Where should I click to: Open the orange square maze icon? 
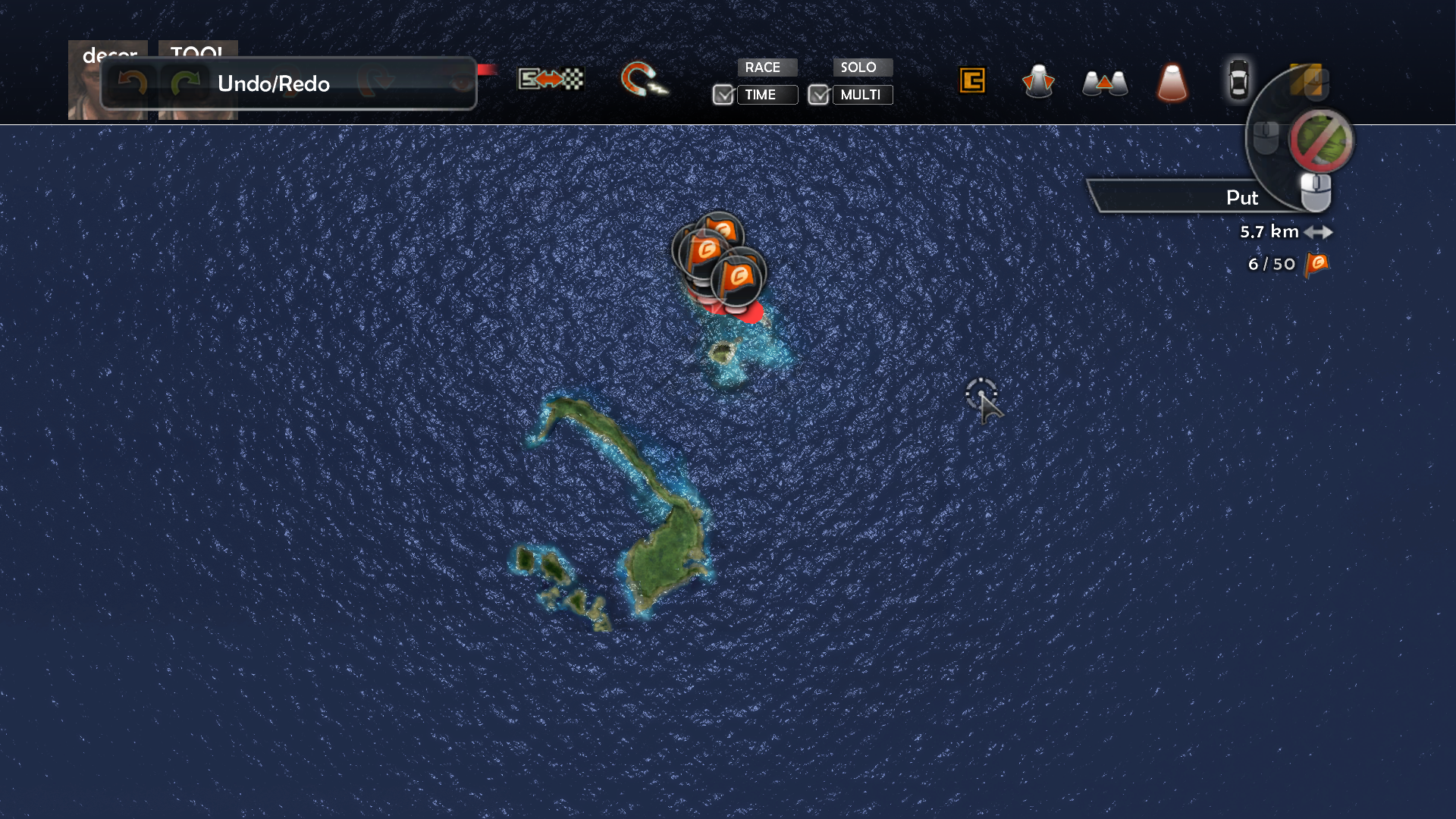pos(972,80)
